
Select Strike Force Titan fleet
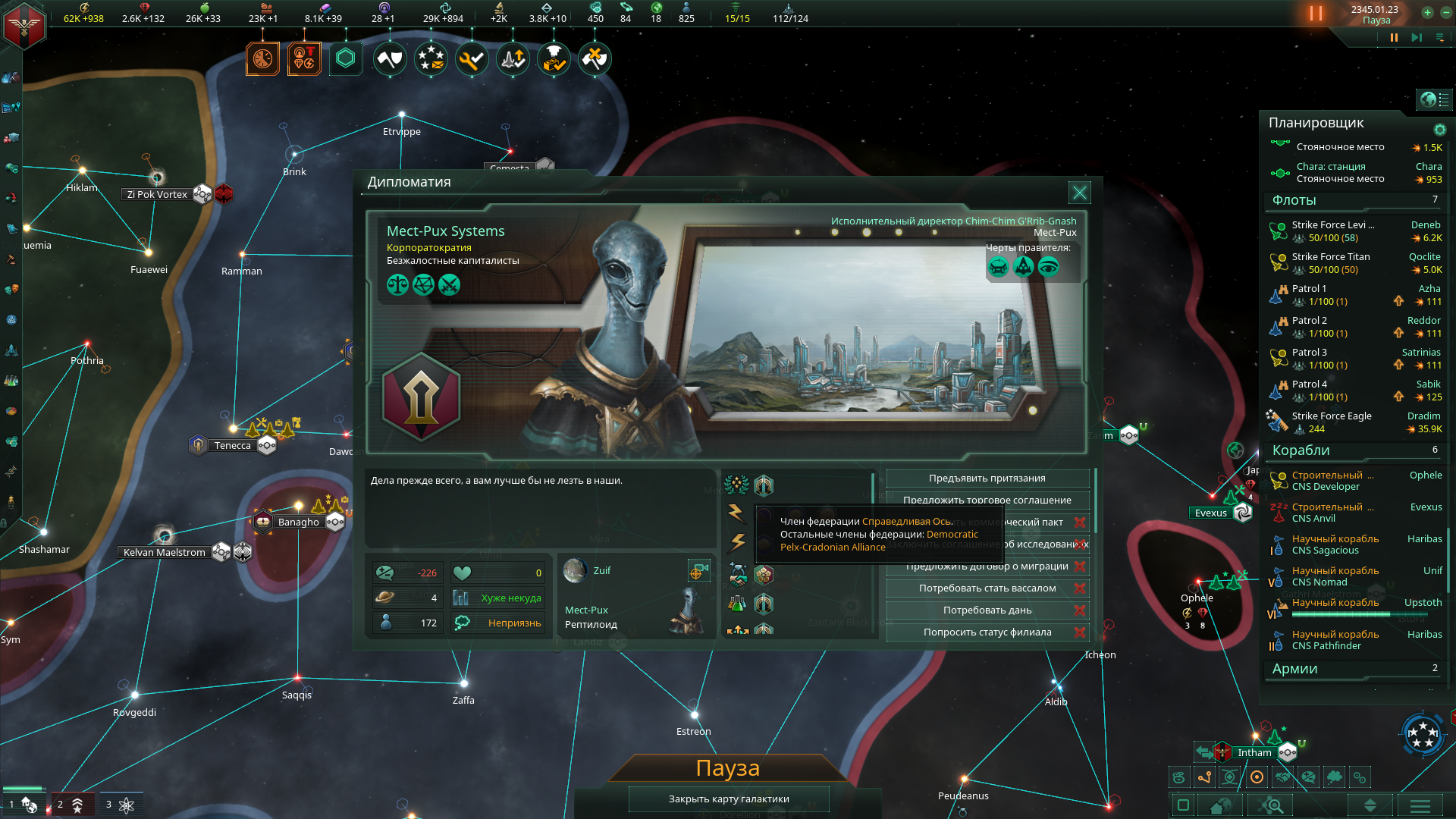(1330, 257)
